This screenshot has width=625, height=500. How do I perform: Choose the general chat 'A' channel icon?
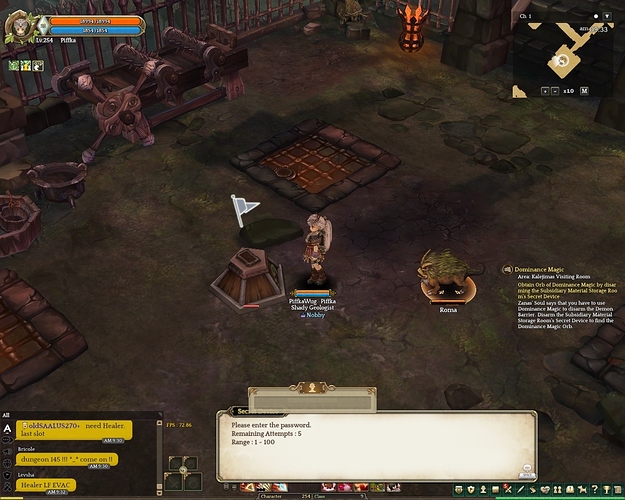(8, 428)
